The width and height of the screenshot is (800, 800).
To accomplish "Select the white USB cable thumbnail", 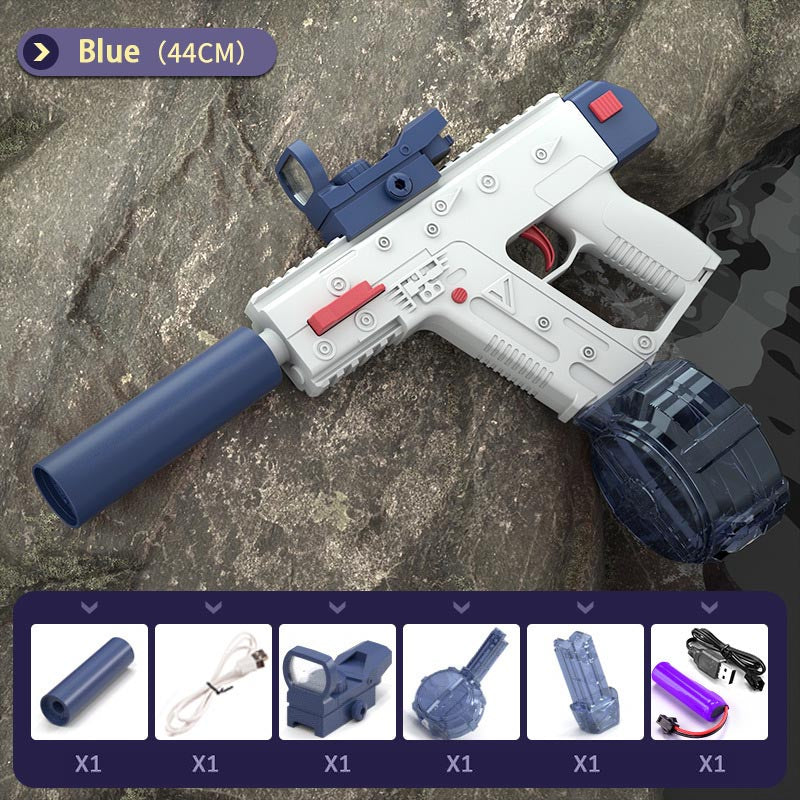I will coord(213,682).
